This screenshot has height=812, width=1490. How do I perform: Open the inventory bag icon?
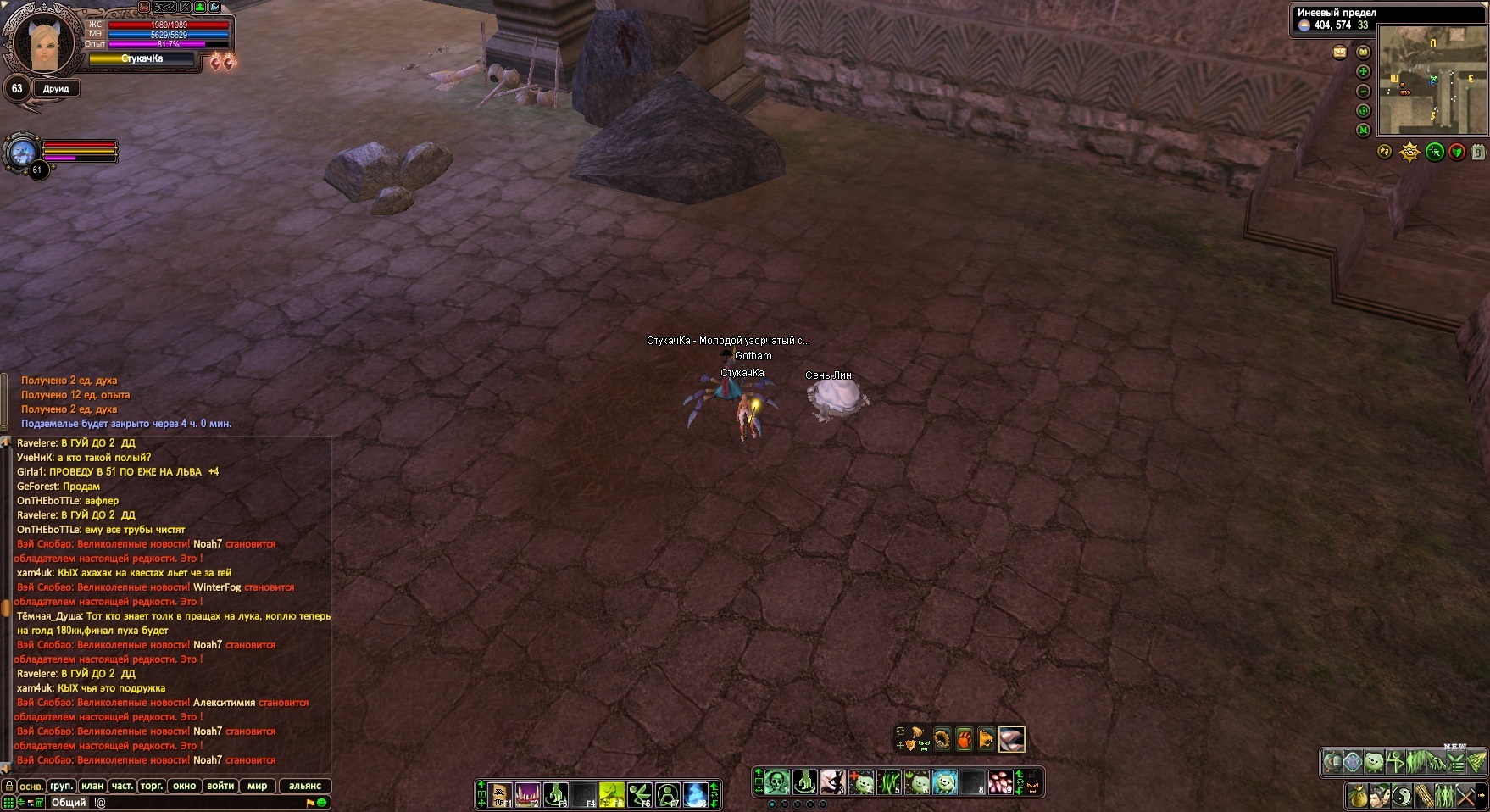tap(1357, 797)
